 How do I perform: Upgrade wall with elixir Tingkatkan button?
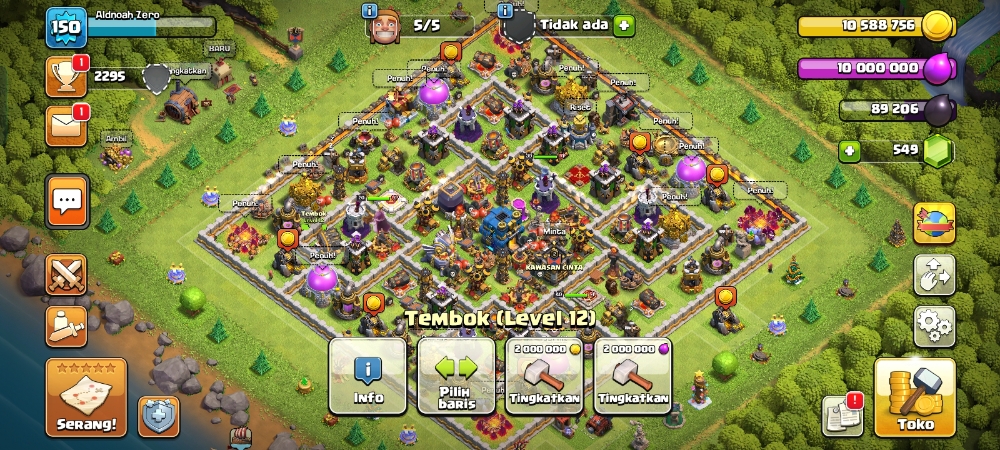coord(633,375)
